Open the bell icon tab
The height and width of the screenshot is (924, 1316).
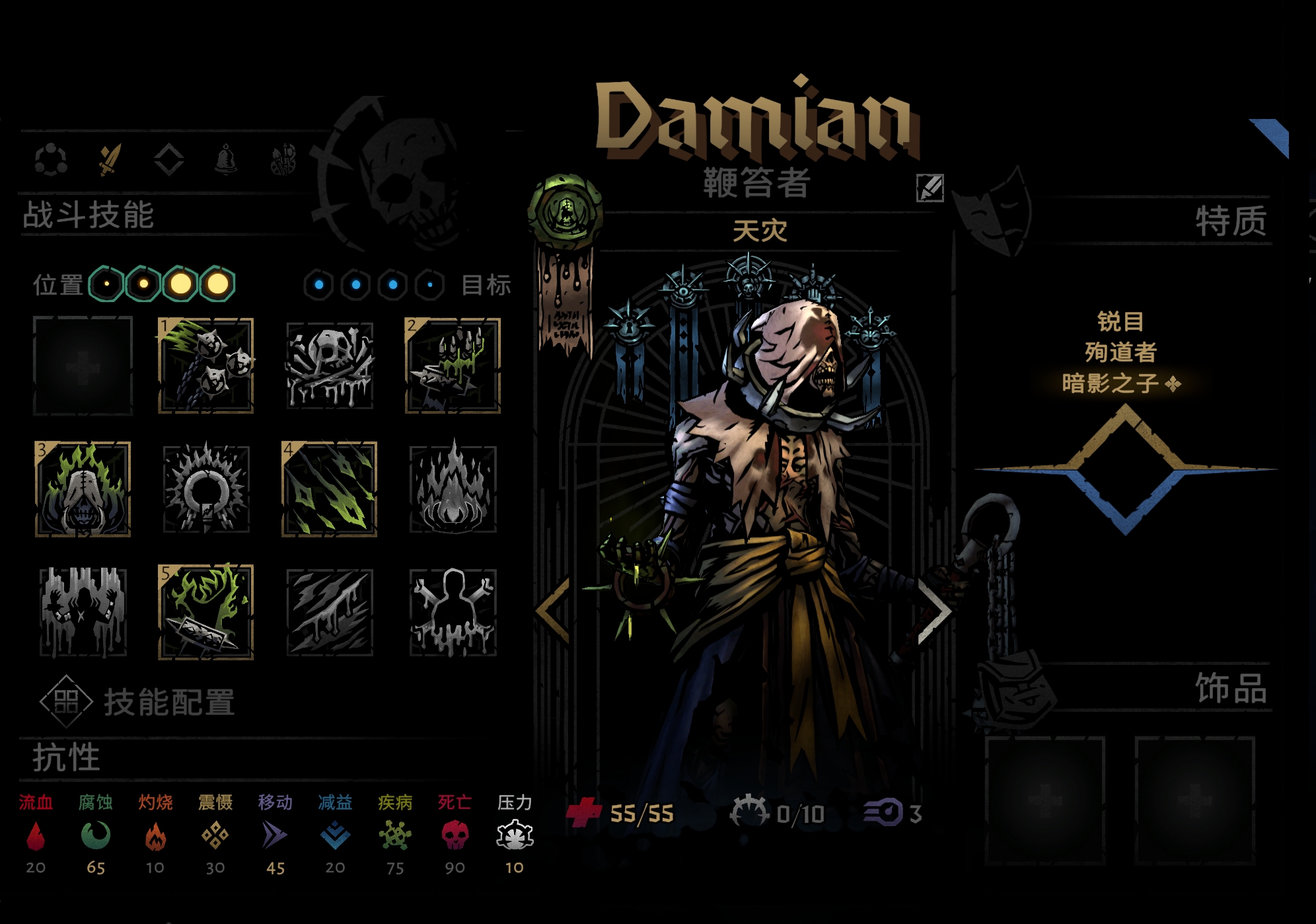point(226,159)
